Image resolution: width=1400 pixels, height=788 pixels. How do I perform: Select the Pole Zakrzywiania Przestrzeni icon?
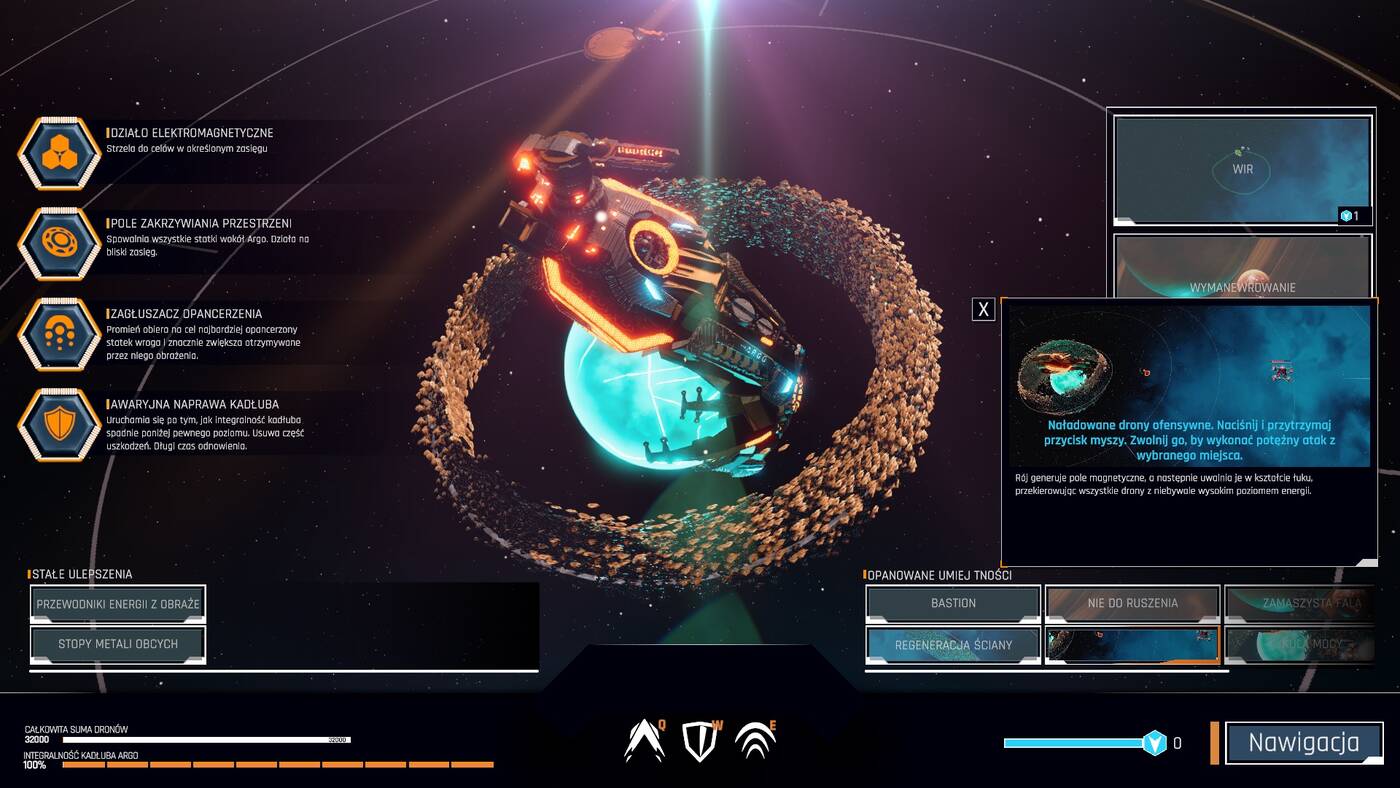tap(59, 243)
